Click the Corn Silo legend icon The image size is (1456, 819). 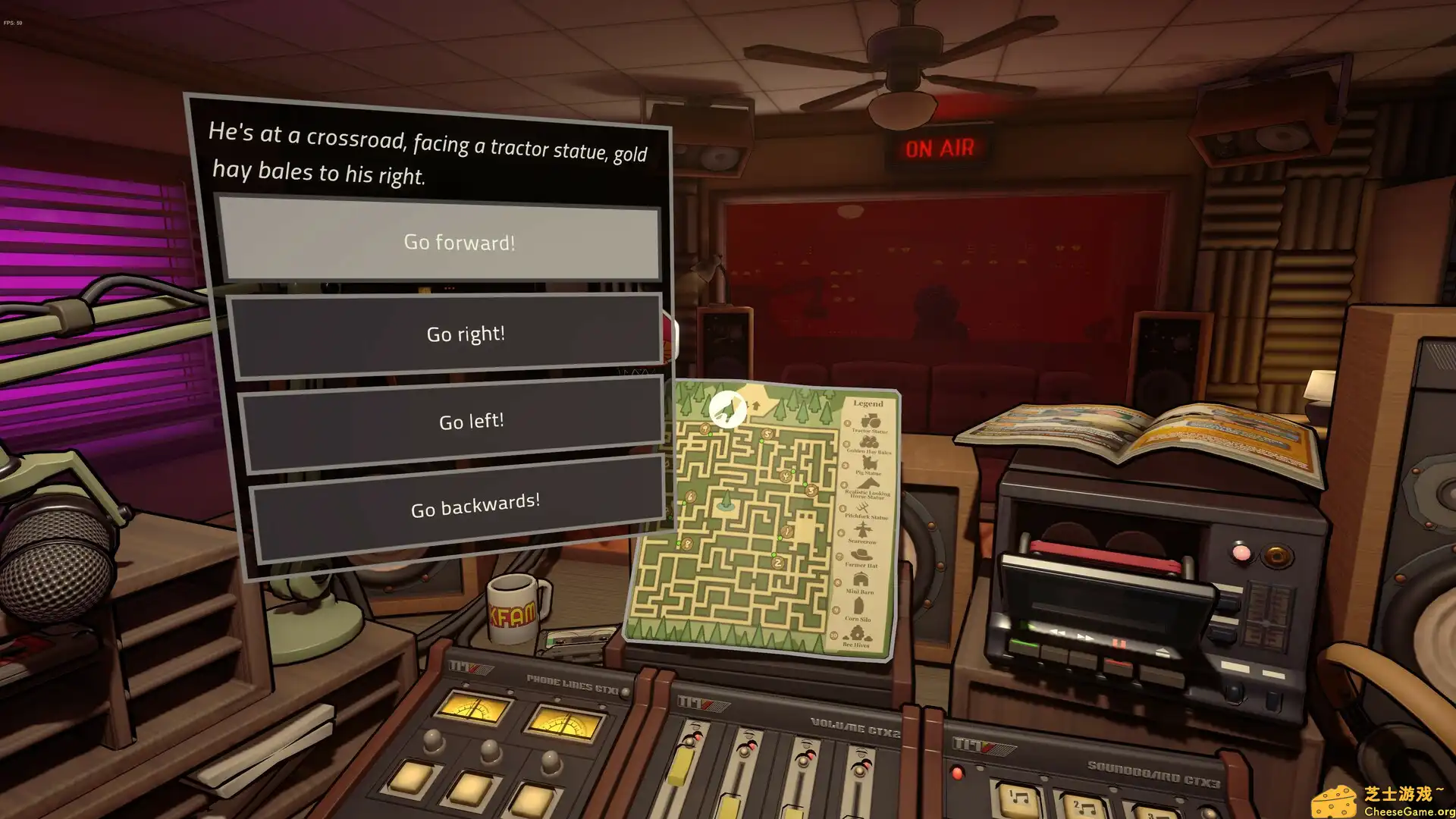point(857,604)
